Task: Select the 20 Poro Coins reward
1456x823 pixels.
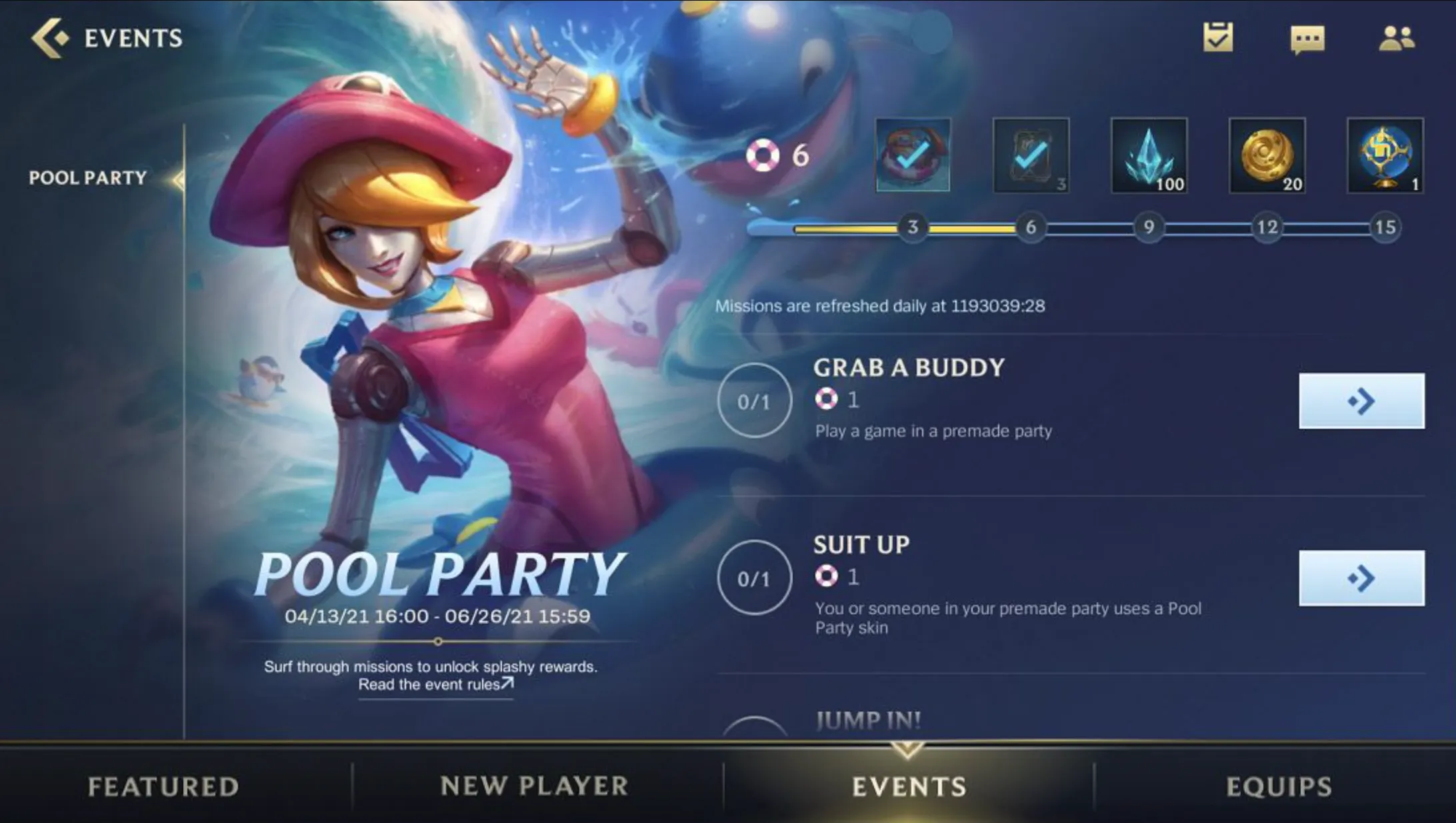Action: (x=1267, y=155)
